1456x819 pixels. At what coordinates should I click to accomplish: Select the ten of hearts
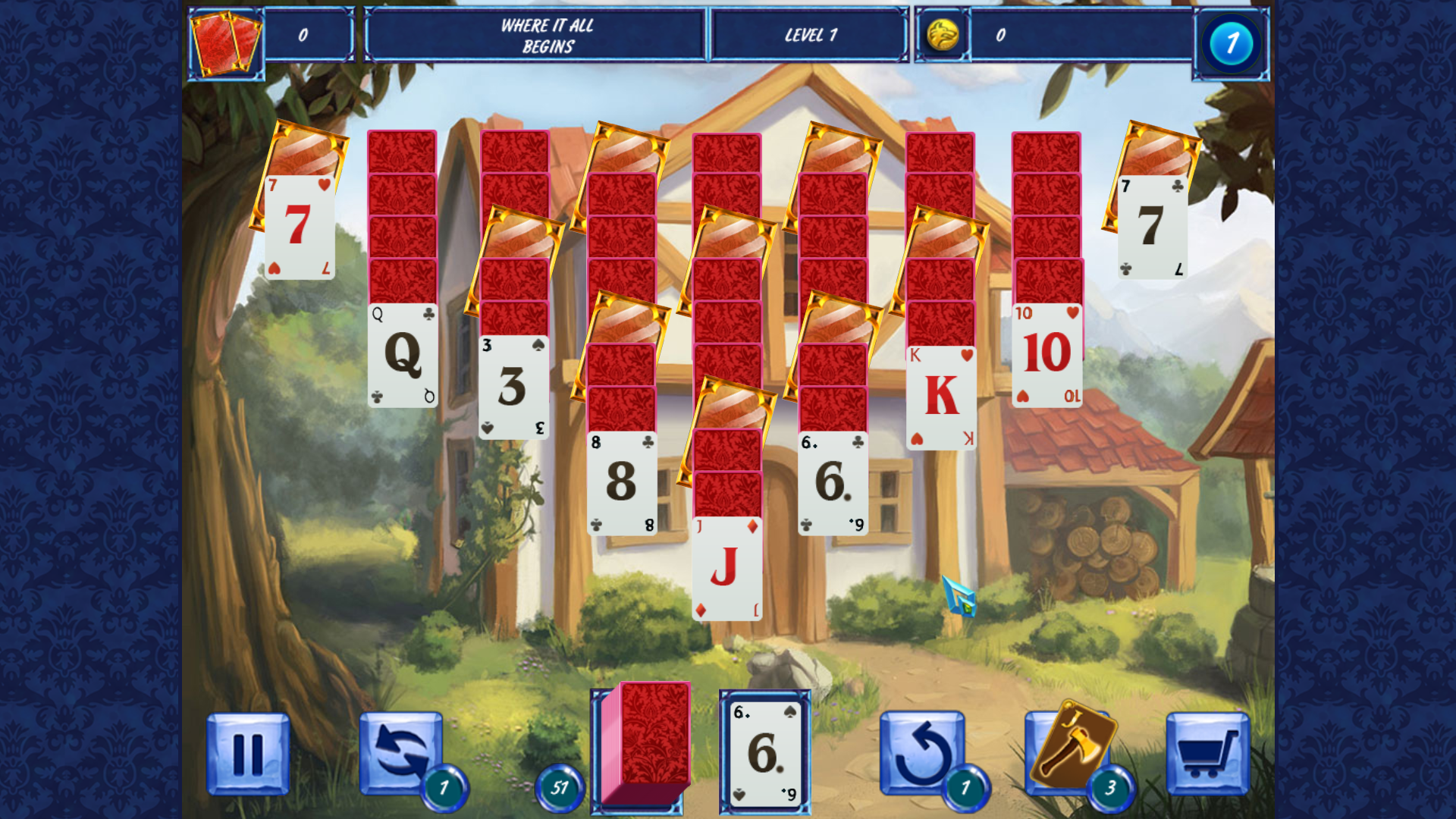pos(1046,353)
